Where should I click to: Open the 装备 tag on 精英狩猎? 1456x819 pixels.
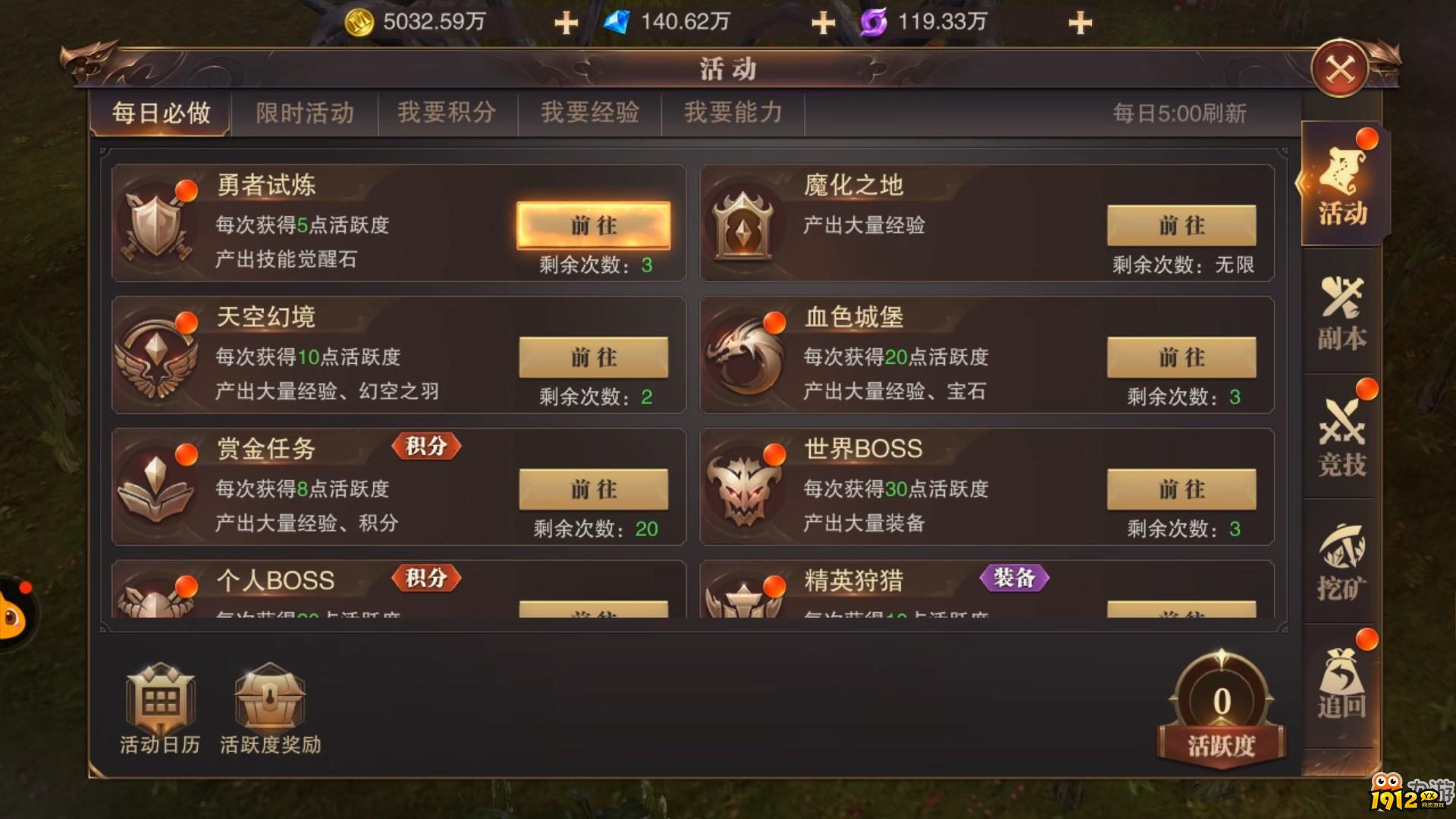coord(1015,579)
